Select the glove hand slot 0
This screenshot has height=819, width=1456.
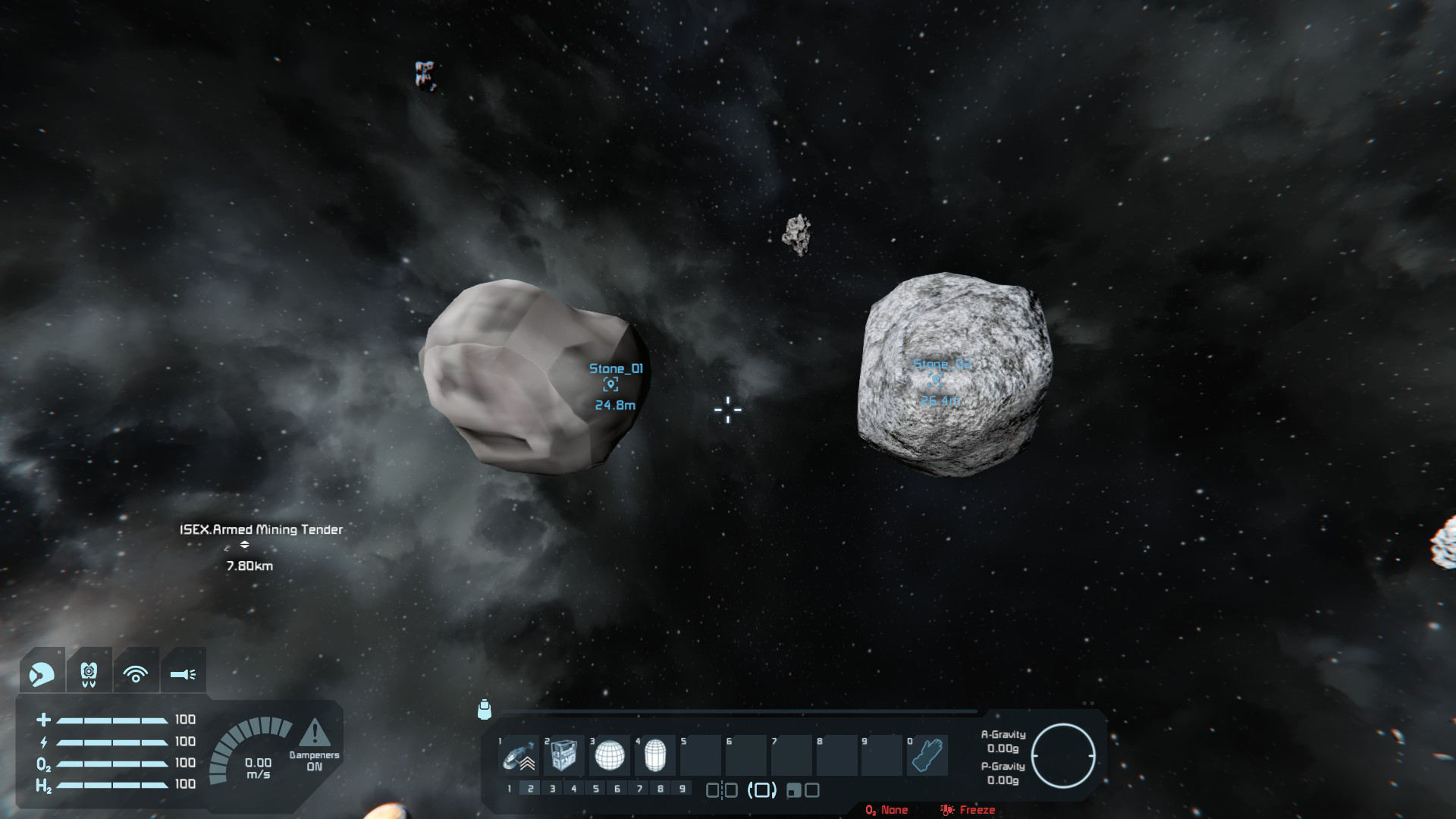[x=927, y=755]
